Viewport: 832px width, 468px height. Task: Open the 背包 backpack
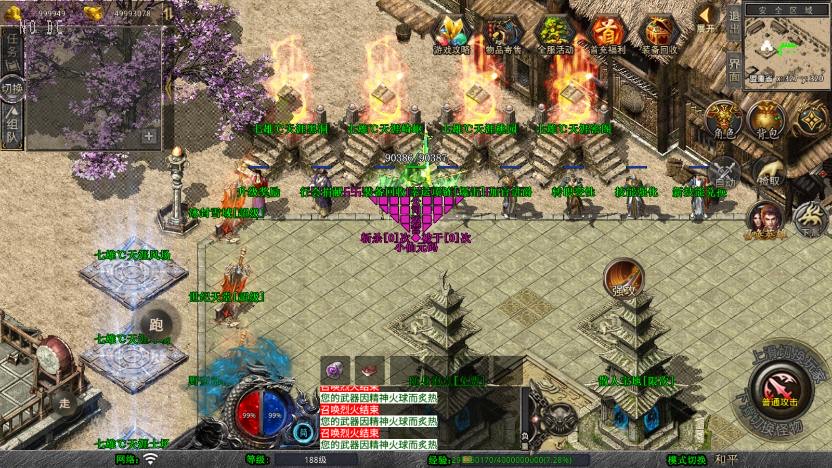tap(765, 121)
